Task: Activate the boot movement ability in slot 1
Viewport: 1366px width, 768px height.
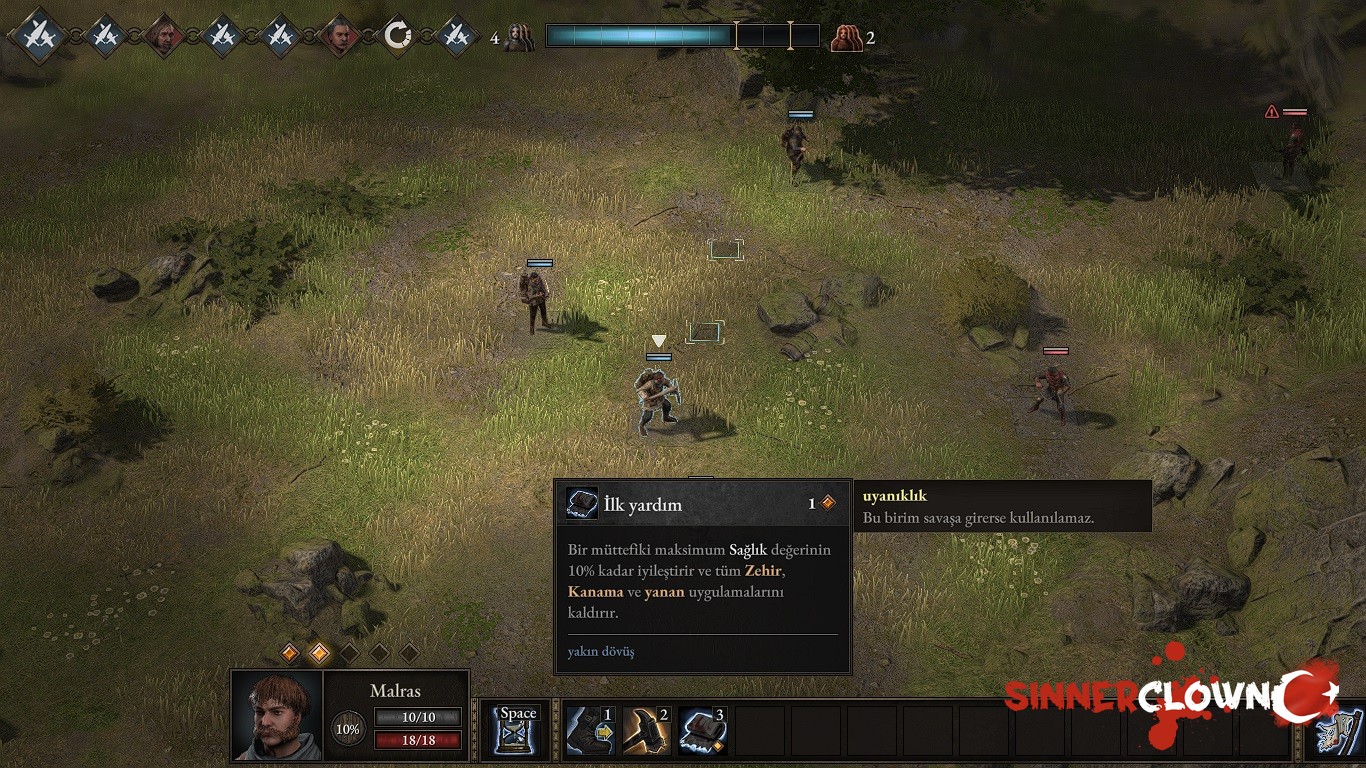Action: click(x=590, y=730)
